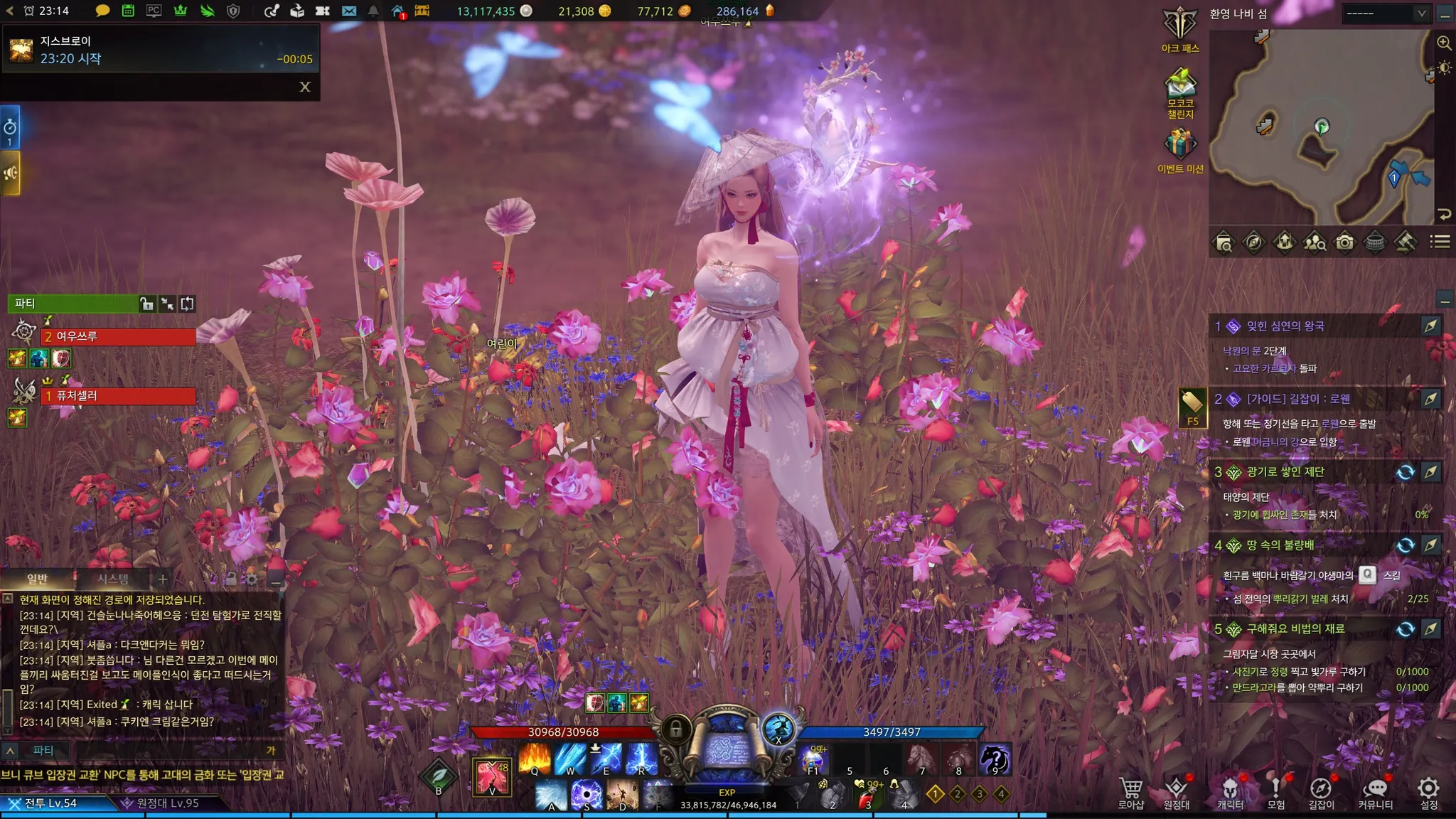The width and height of the screenshot is (1456, 819).
Task: Open the 로아샵 shop menu
Action: (x=1130, y=792)
